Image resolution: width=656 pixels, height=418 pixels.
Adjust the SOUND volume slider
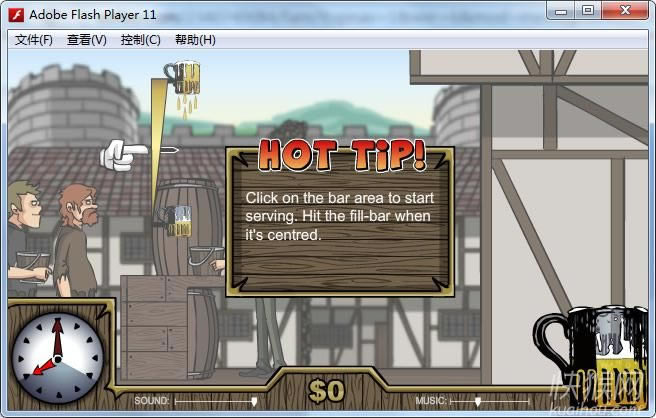click(254, 401)
